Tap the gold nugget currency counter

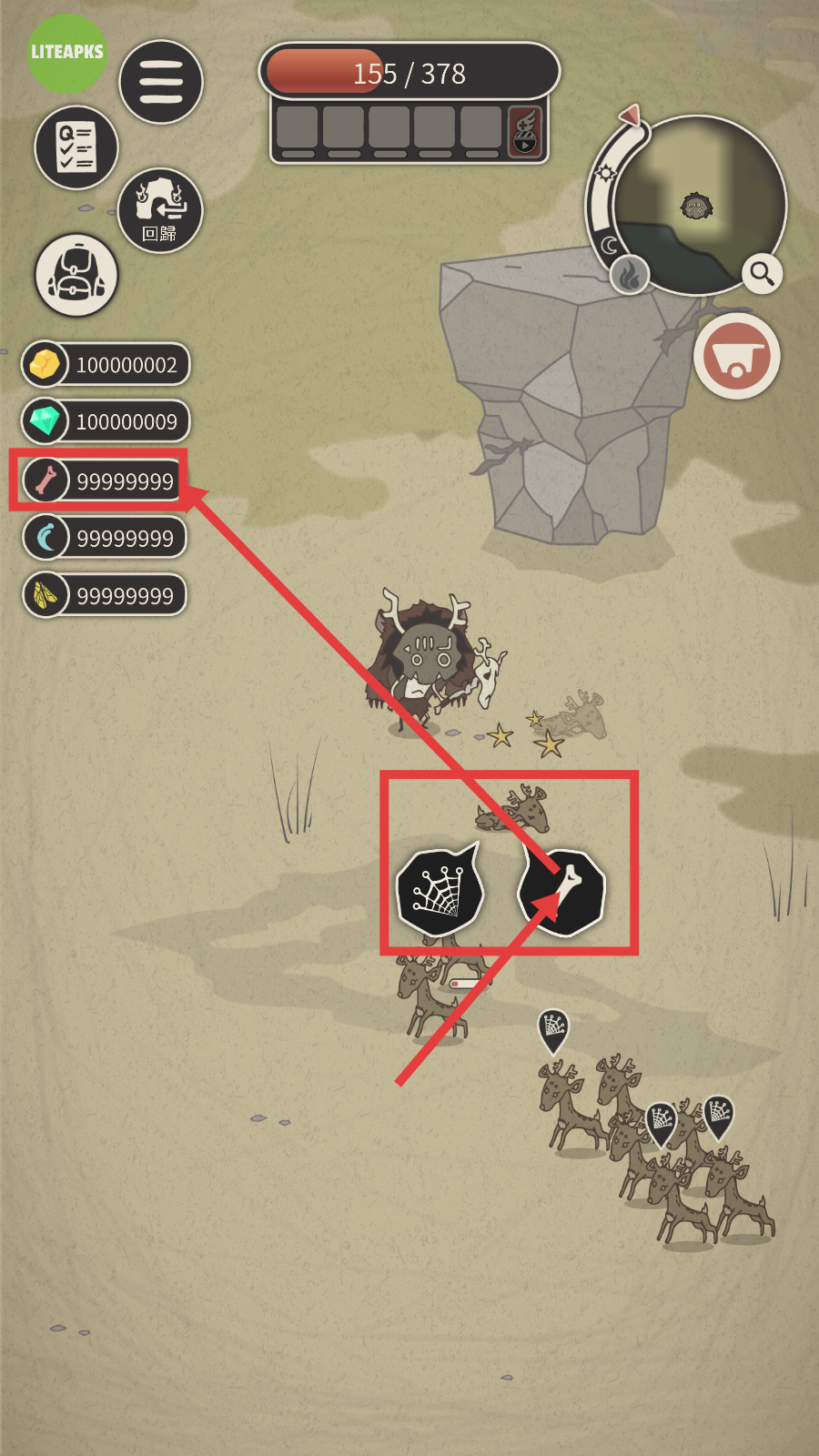pos(106,365)
